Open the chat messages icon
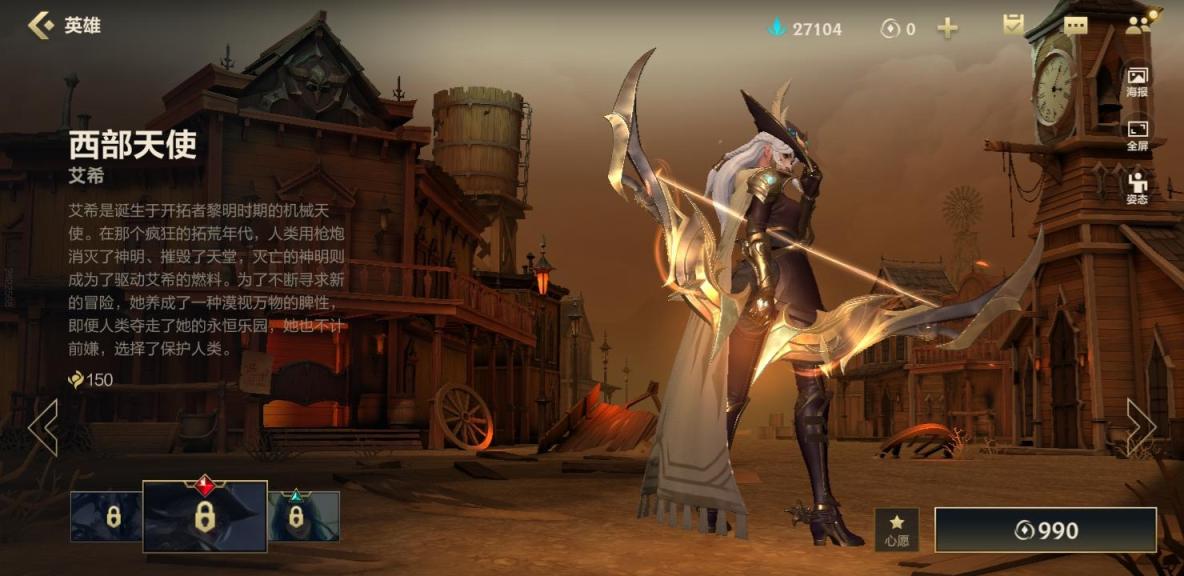The image size is (1184, 576). [x=1076, y=26]
